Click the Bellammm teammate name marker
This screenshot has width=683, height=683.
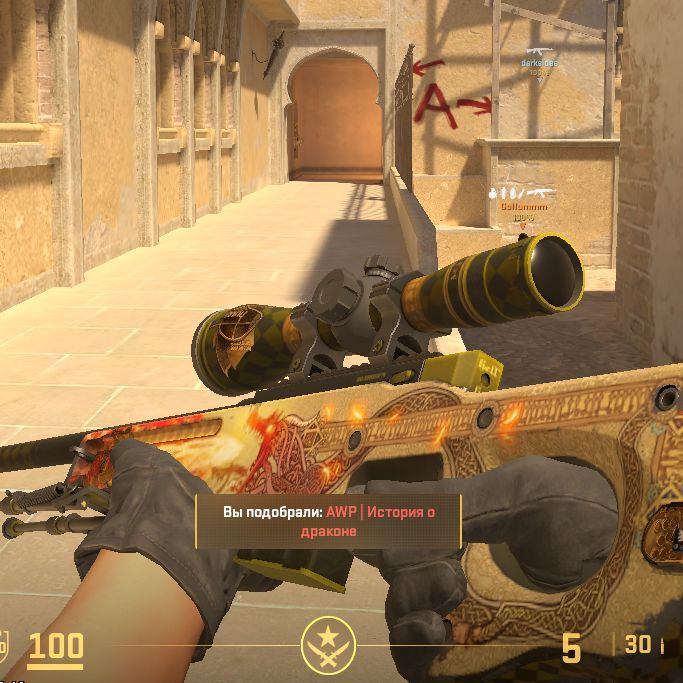pos(519,205)
